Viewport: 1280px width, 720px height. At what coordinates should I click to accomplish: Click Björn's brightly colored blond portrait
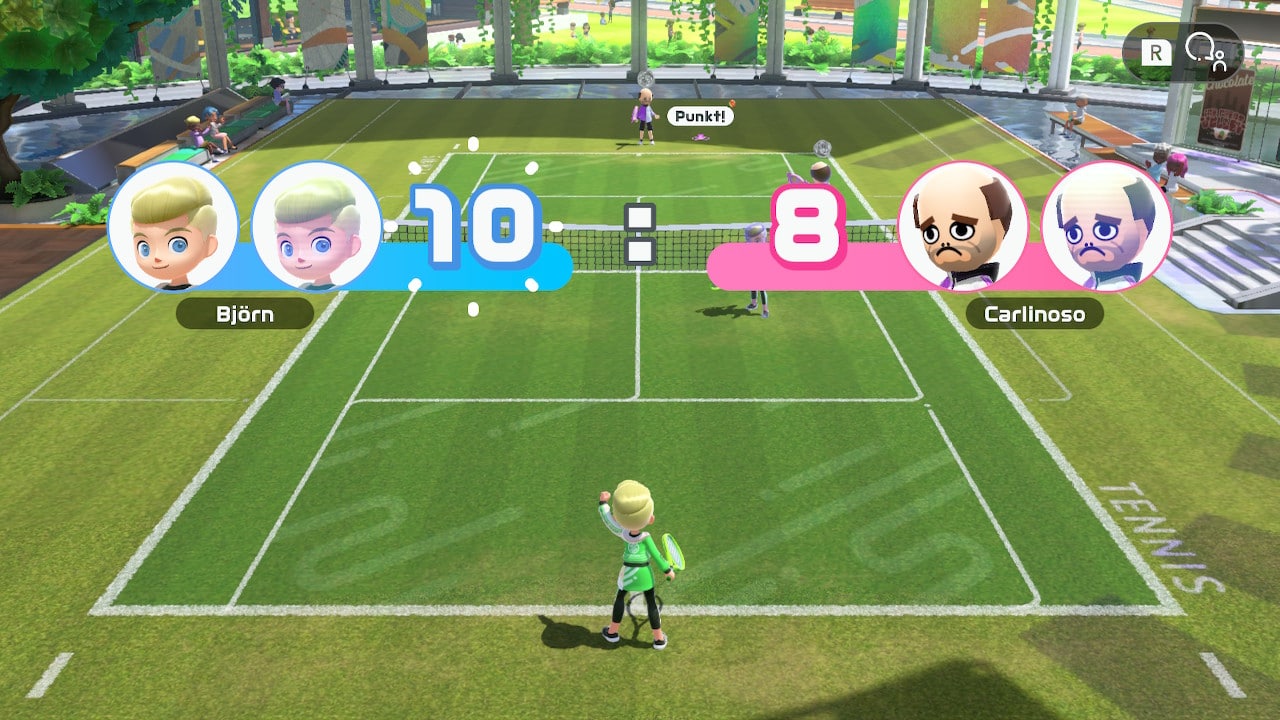coord(173,226)
